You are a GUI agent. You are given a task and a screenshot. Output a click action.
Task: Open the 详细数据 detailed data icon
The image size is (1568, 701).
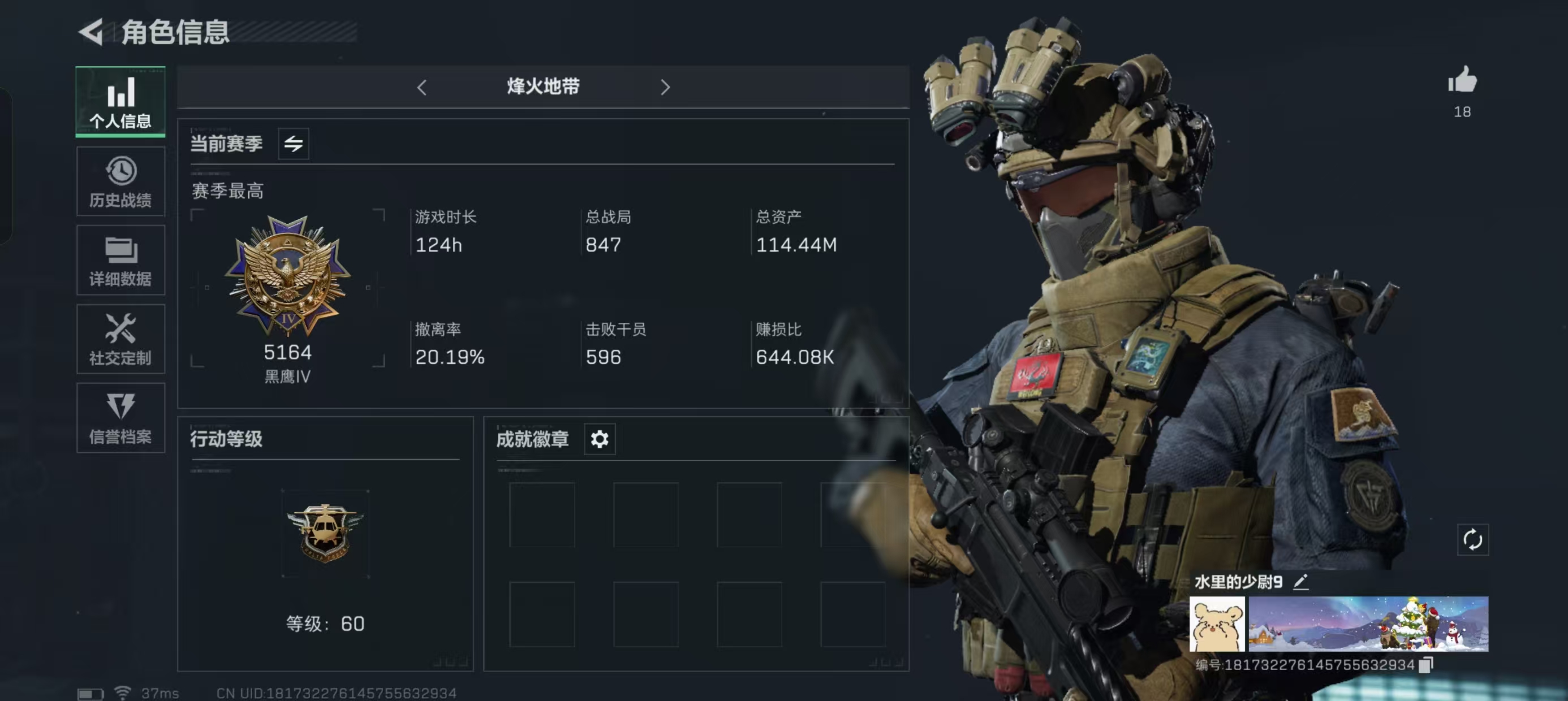point(120,260)
